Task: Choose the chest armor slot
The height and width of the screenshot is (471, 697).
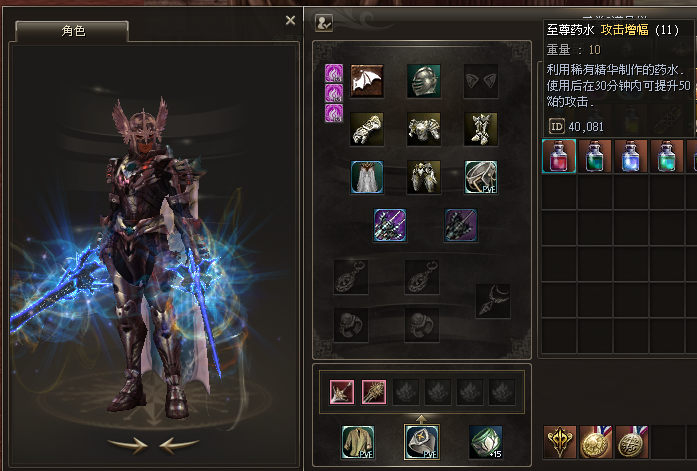Action: pyautogui.click(x=424, y=129)
